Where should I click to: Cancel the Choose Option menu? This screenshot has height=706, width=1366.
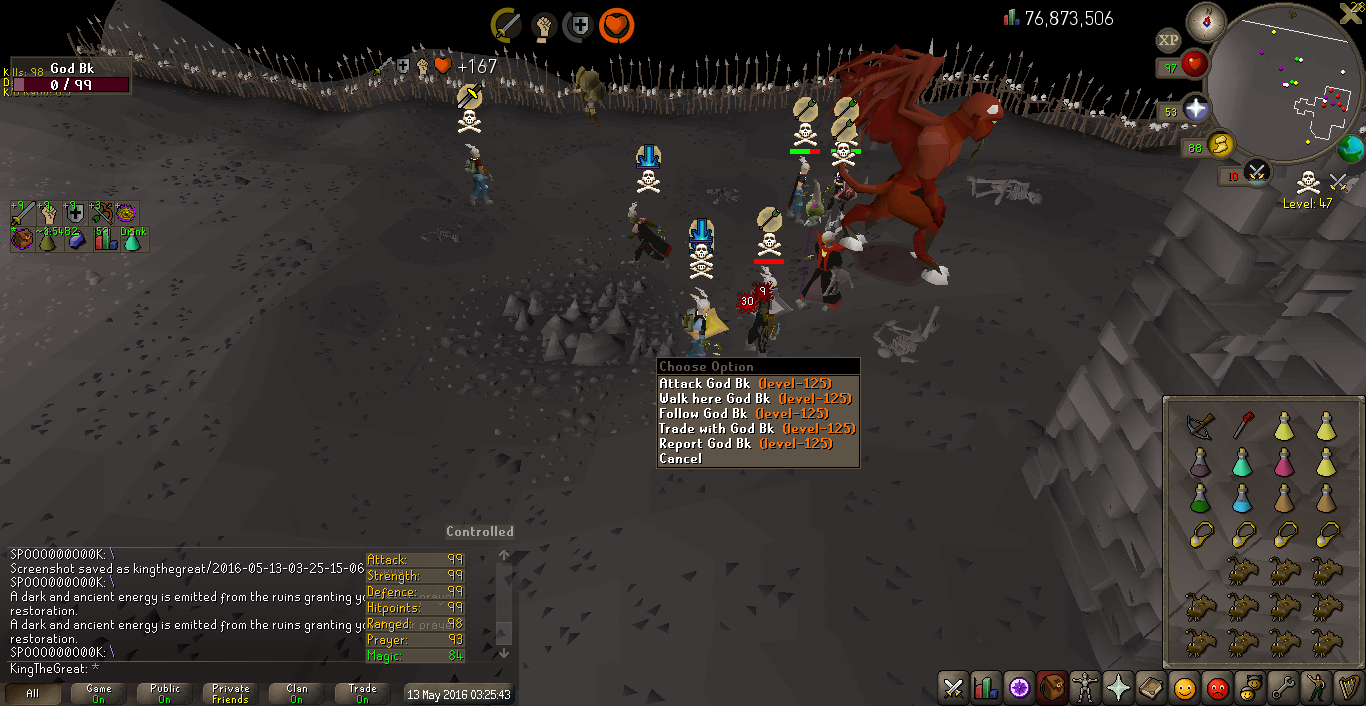coord(680,459)
